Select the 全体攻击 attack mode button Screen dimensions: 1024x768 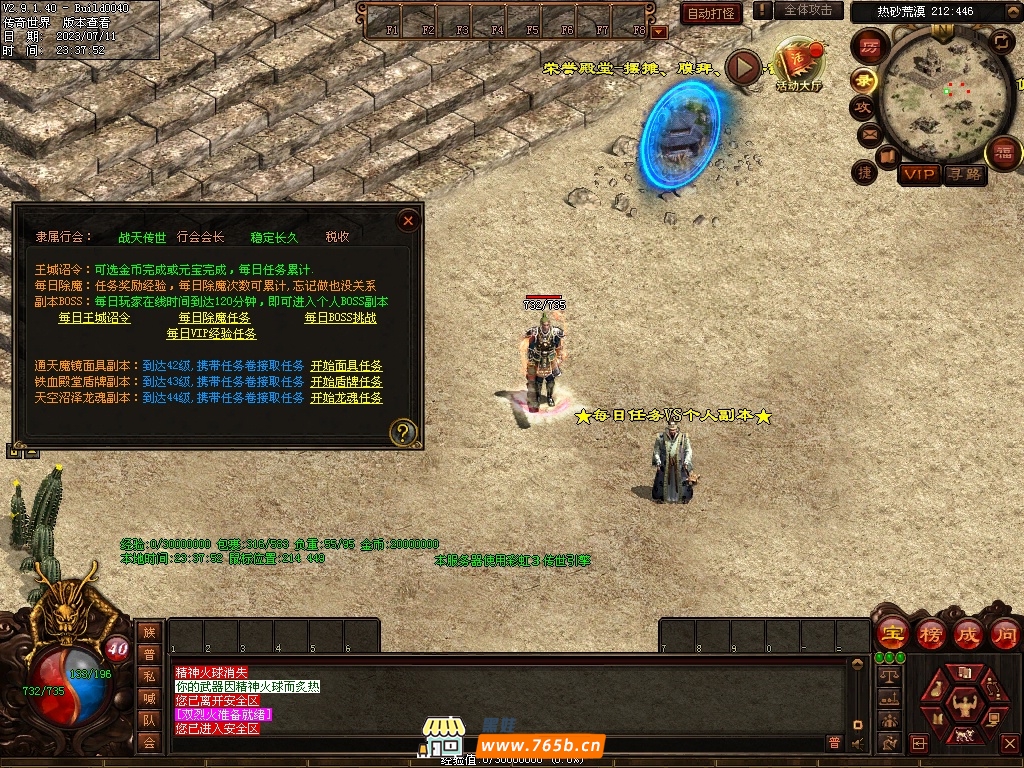tap(807, 10)
